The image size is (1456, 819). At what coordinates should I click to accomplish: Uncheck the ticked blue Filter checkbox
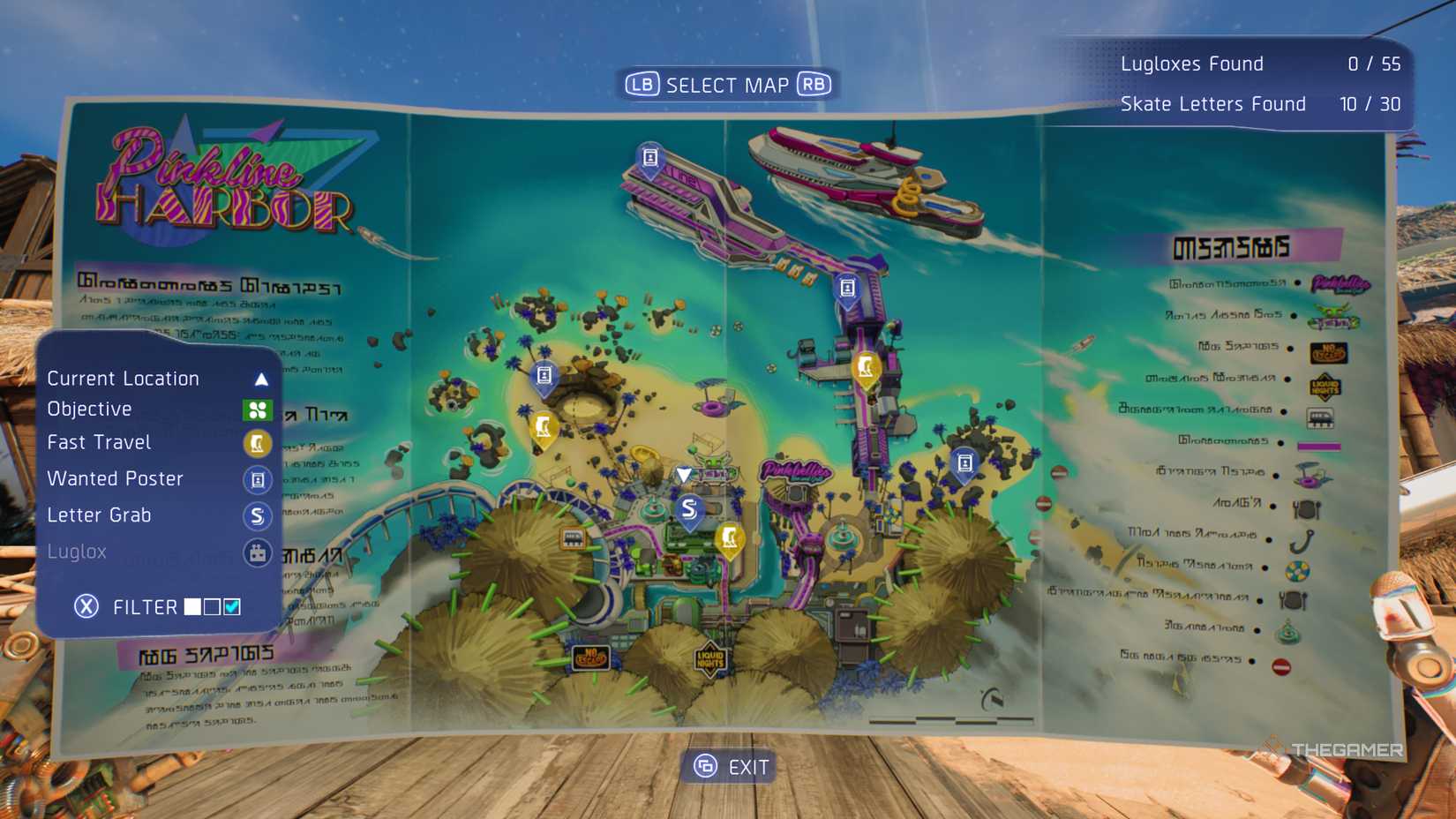point(231,606)
